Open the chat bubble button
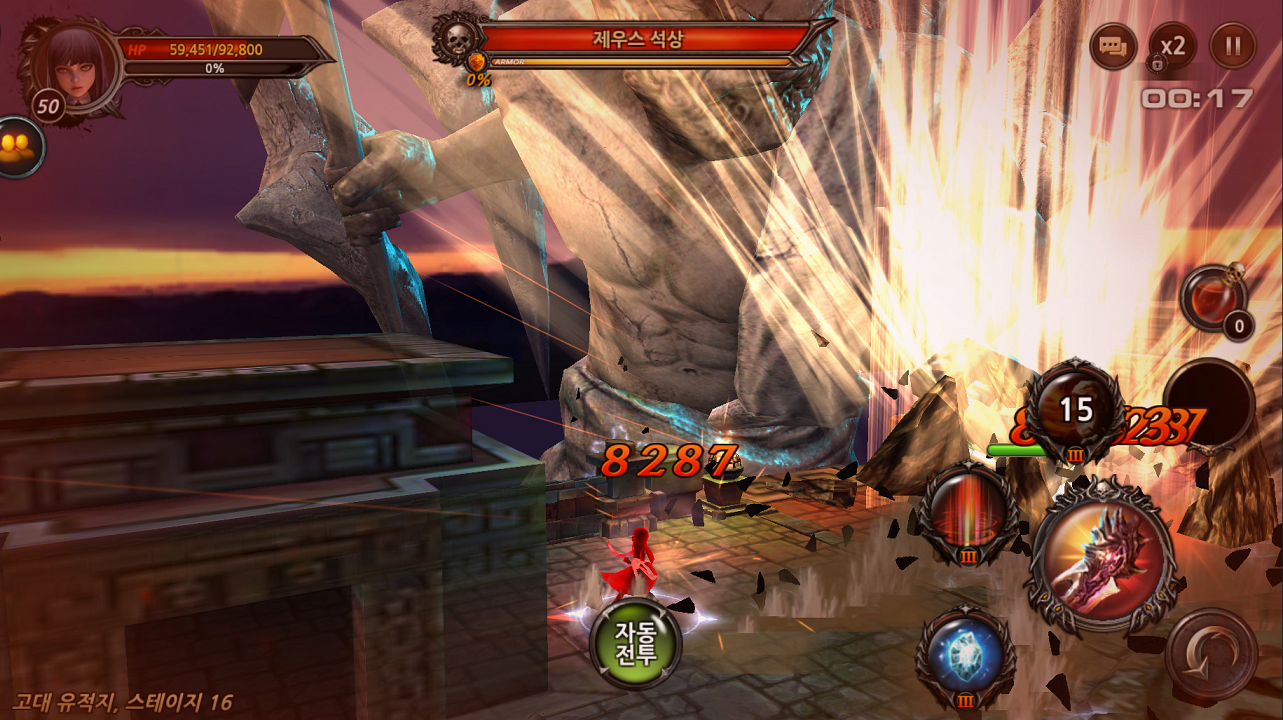Image resolution: width=1283 pixels, height=720 pixels. (x=1112, y=46)
